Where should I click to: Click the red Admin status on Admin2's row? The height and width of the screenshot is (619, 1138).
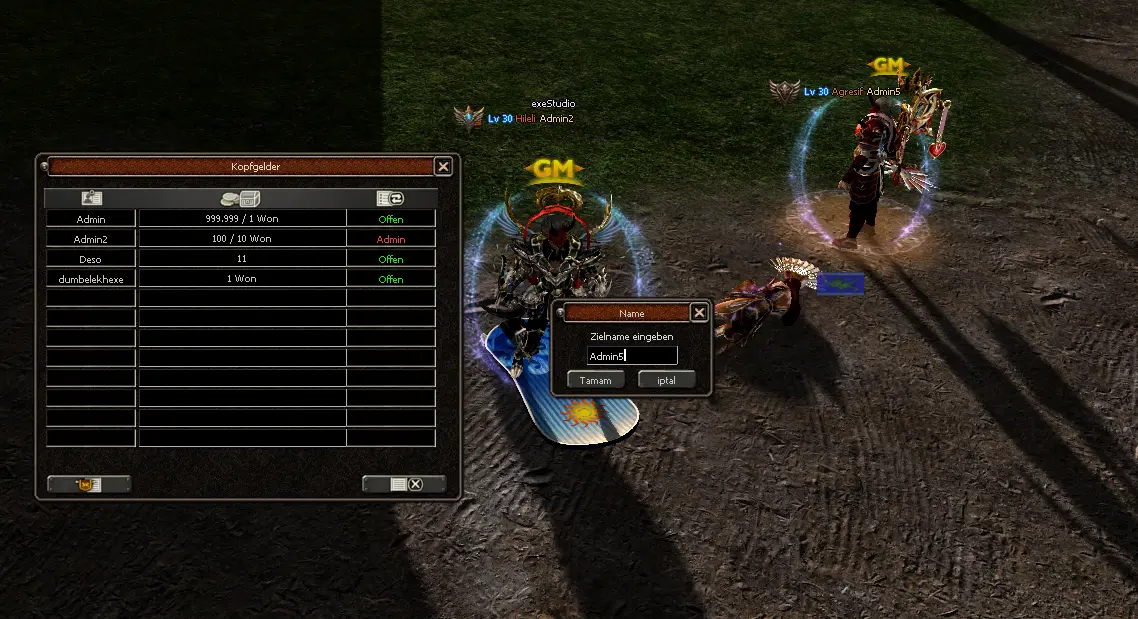click(391, 239)
